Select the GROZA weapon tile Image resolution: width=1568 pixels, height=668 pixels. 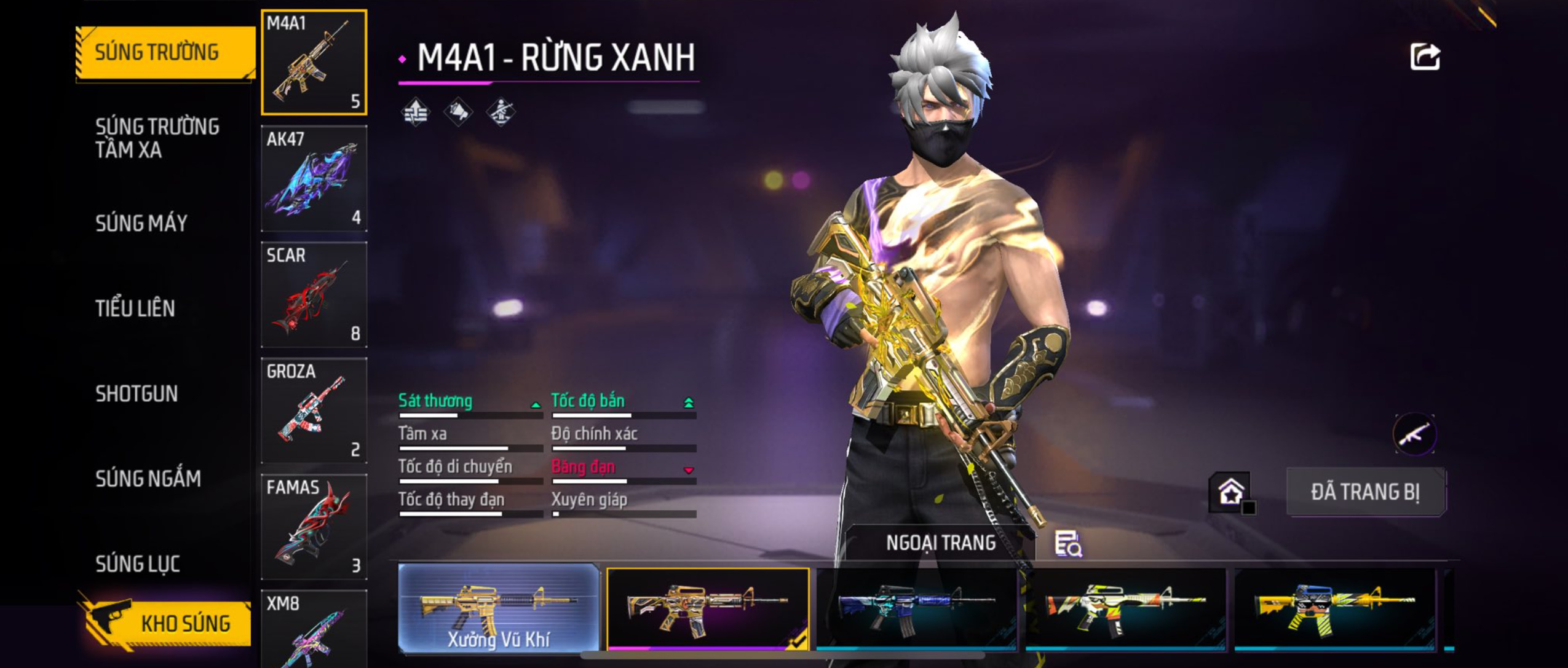coord(314,411)
